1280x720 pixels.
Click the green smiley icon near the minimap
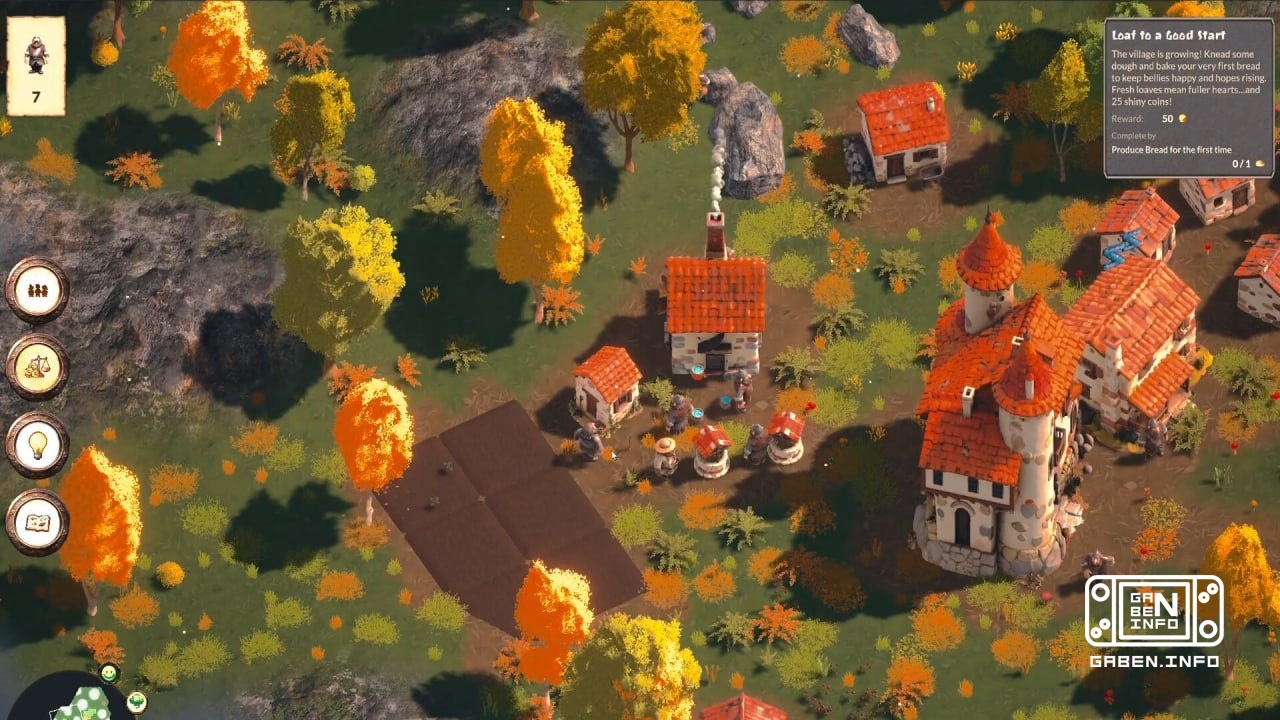tap(109, 673)
